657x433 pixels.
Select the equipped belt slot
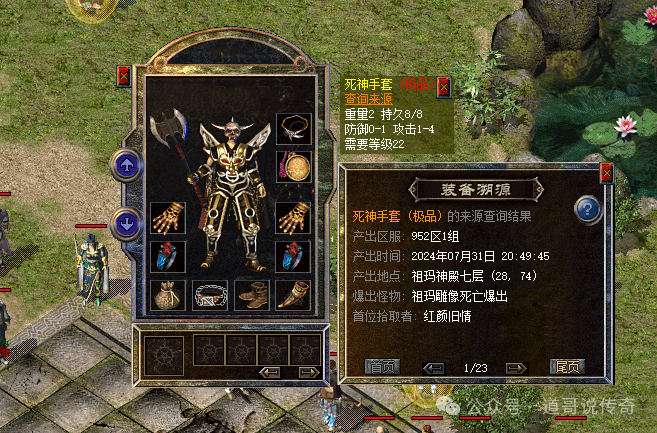[x=209, y=295]
